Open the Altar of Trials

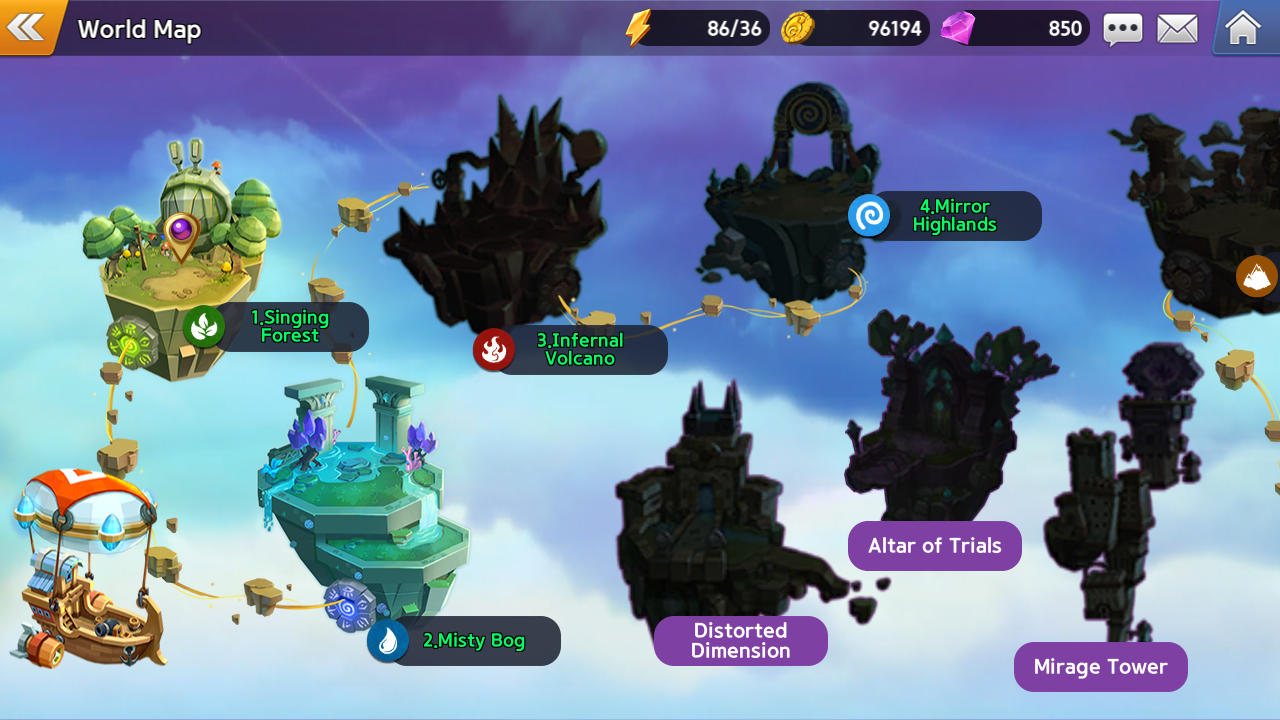[934, 546]
